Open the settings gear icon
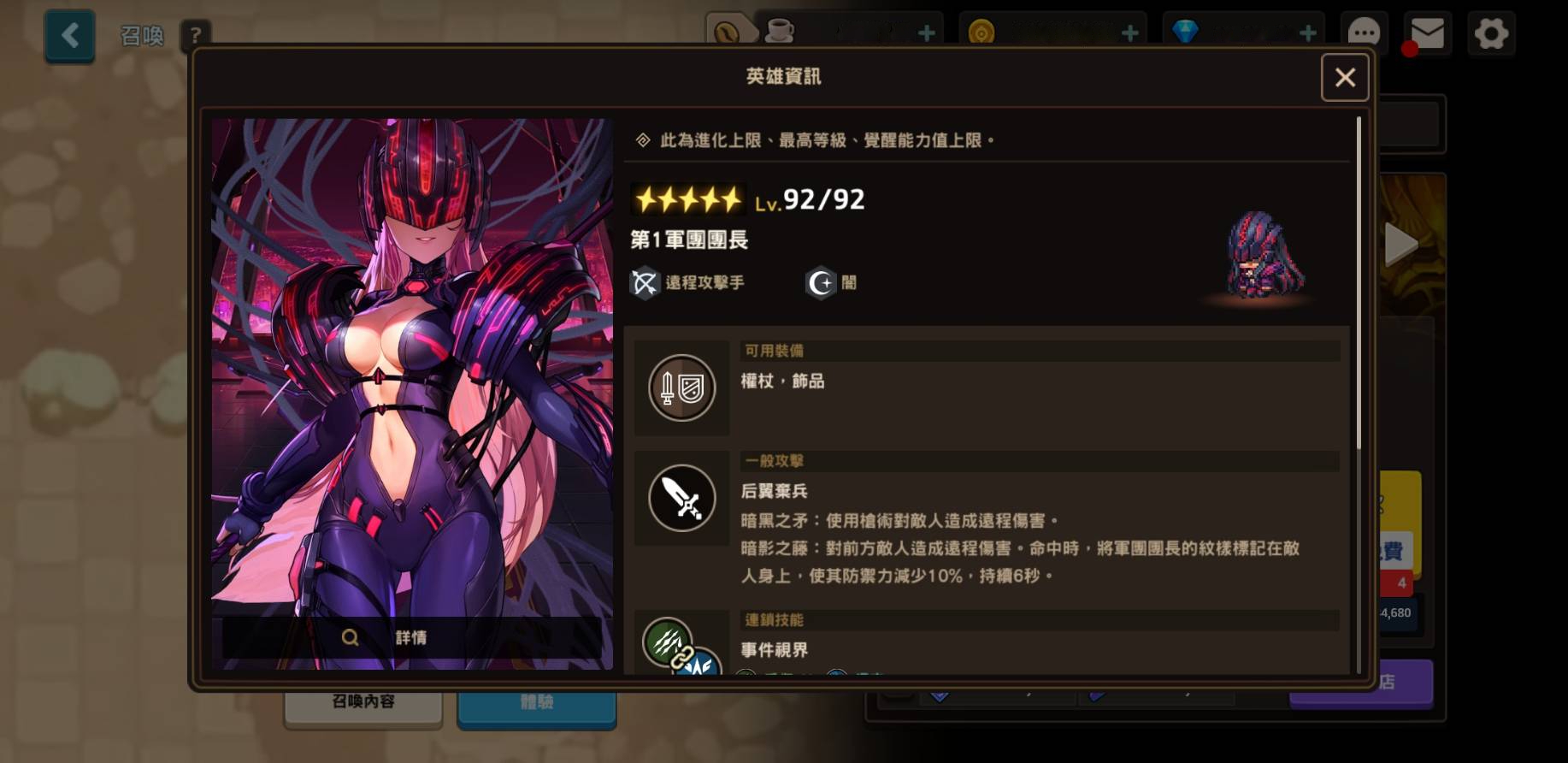 (x=1492, y=33)
